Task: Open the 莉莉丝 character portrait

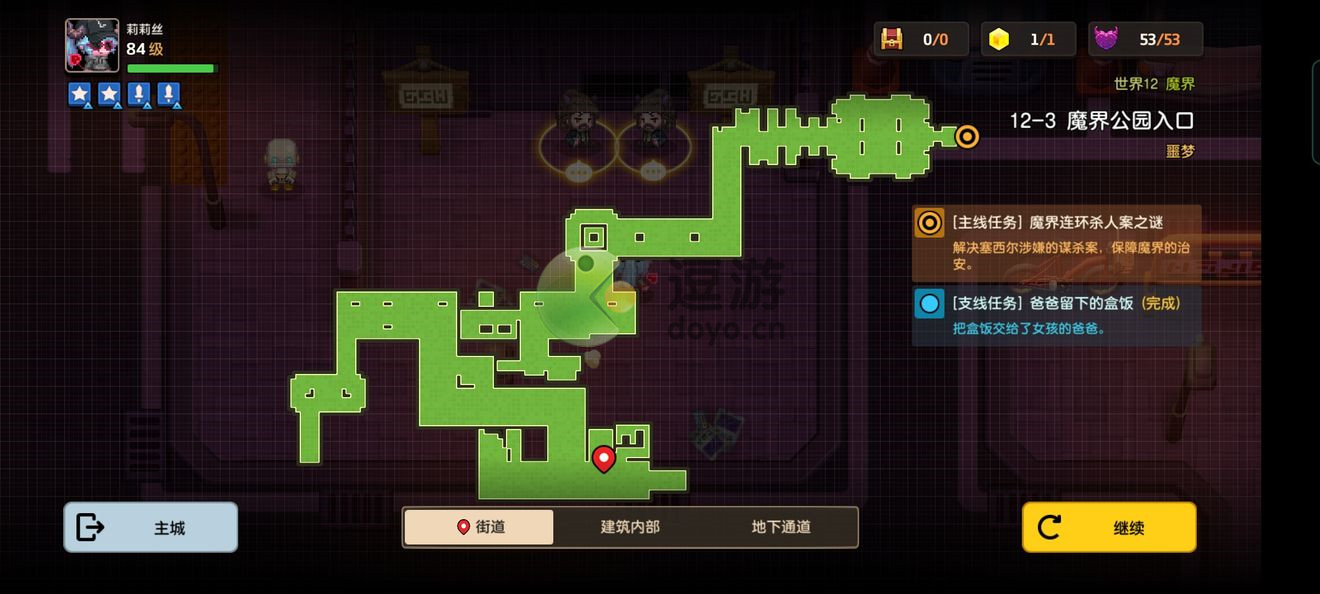Action: (92, 46)
